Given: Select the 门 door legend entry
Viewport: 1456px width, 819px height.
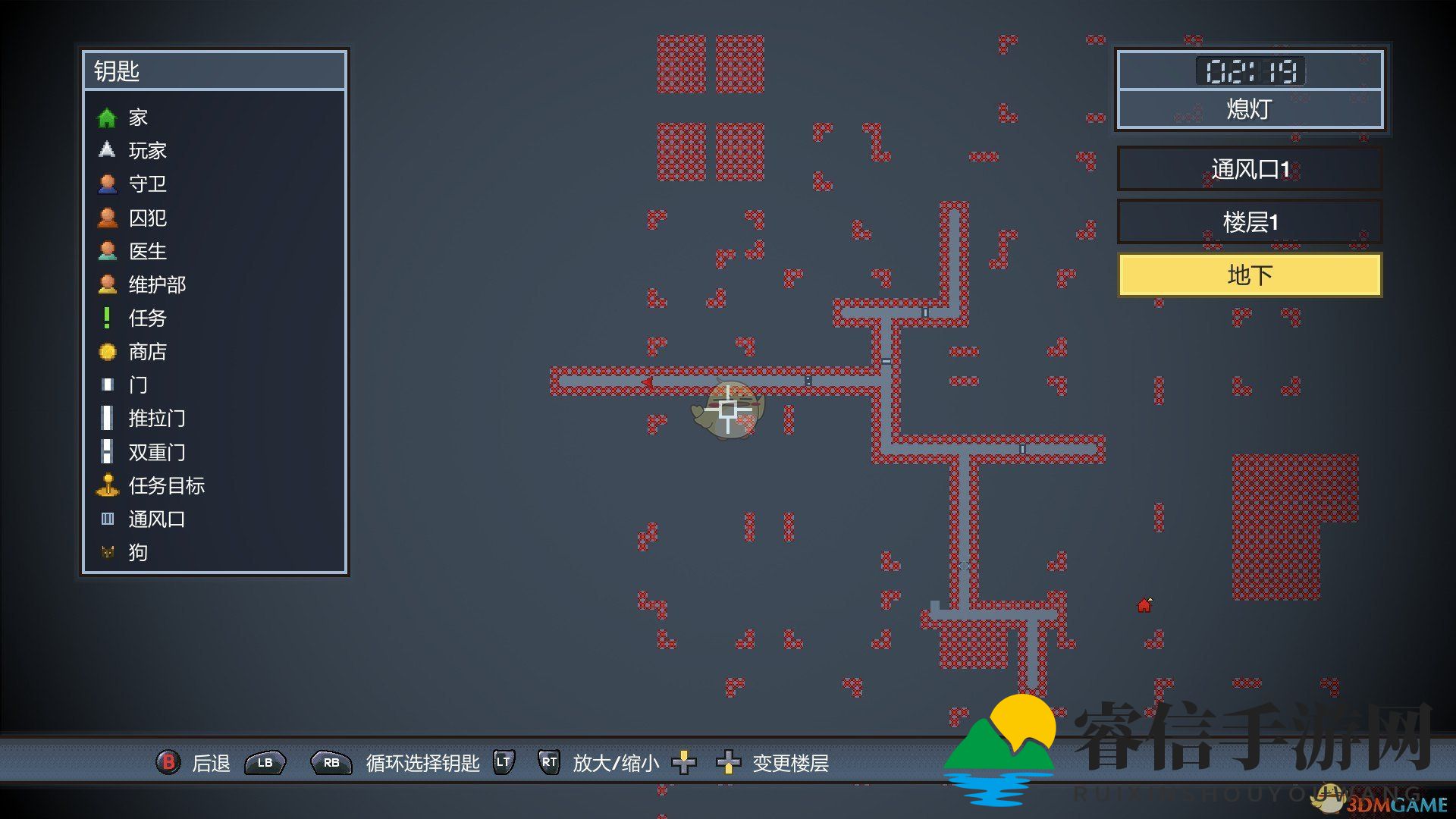Looking at the screenshot, I should tap(137, 385).
